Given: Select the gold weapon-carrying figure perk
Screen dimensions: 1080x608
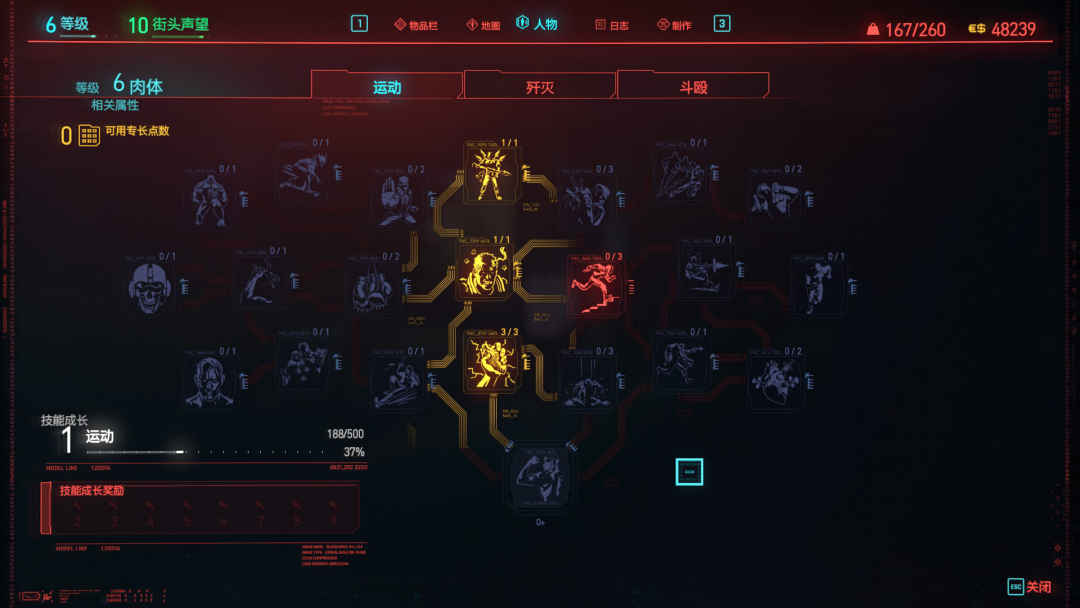Looking at the screenshot, I should (491, 173).
